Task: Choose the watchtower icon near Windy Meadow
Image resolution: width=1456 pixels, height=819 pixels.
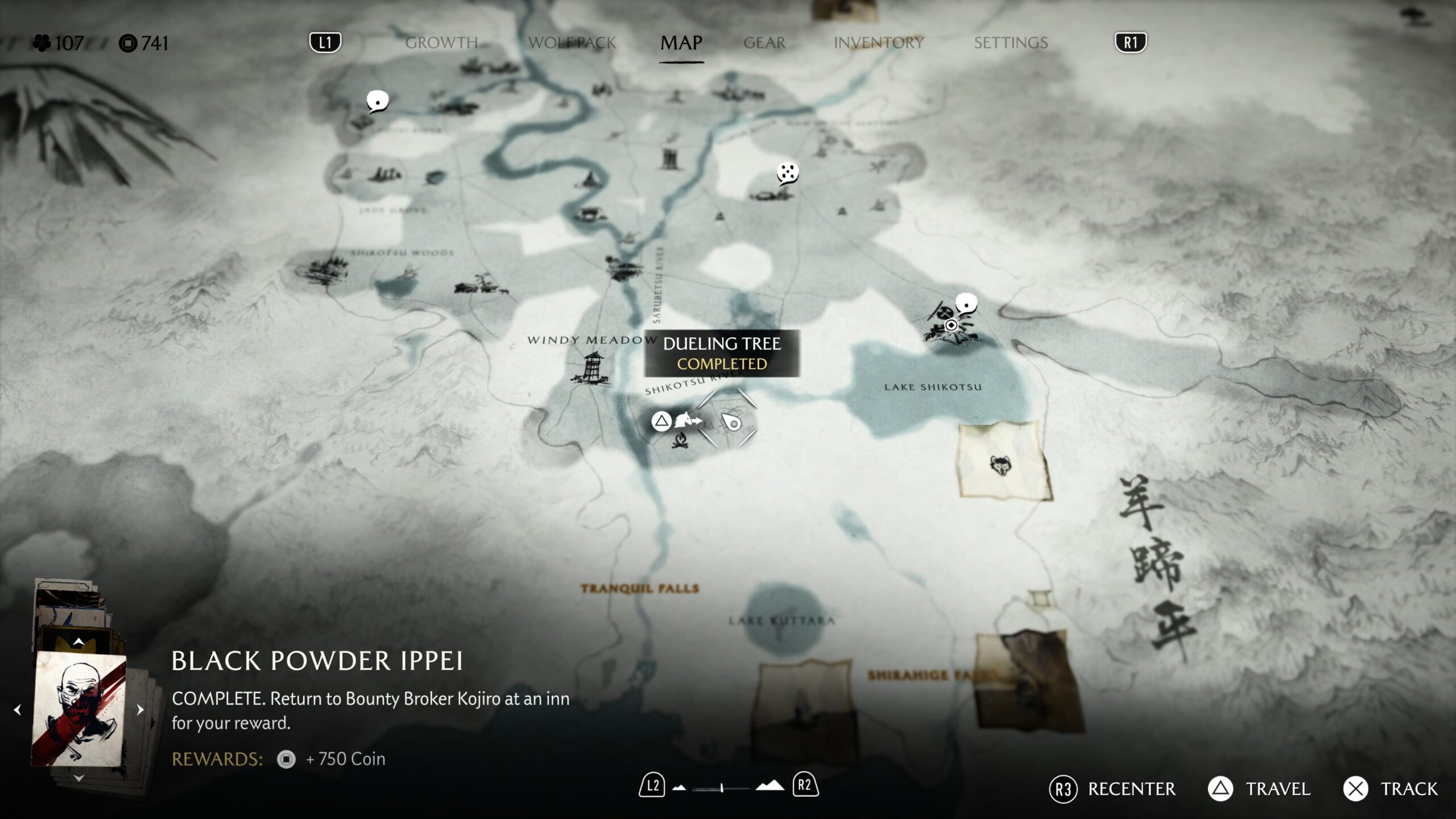Action: tap(591, 367)
